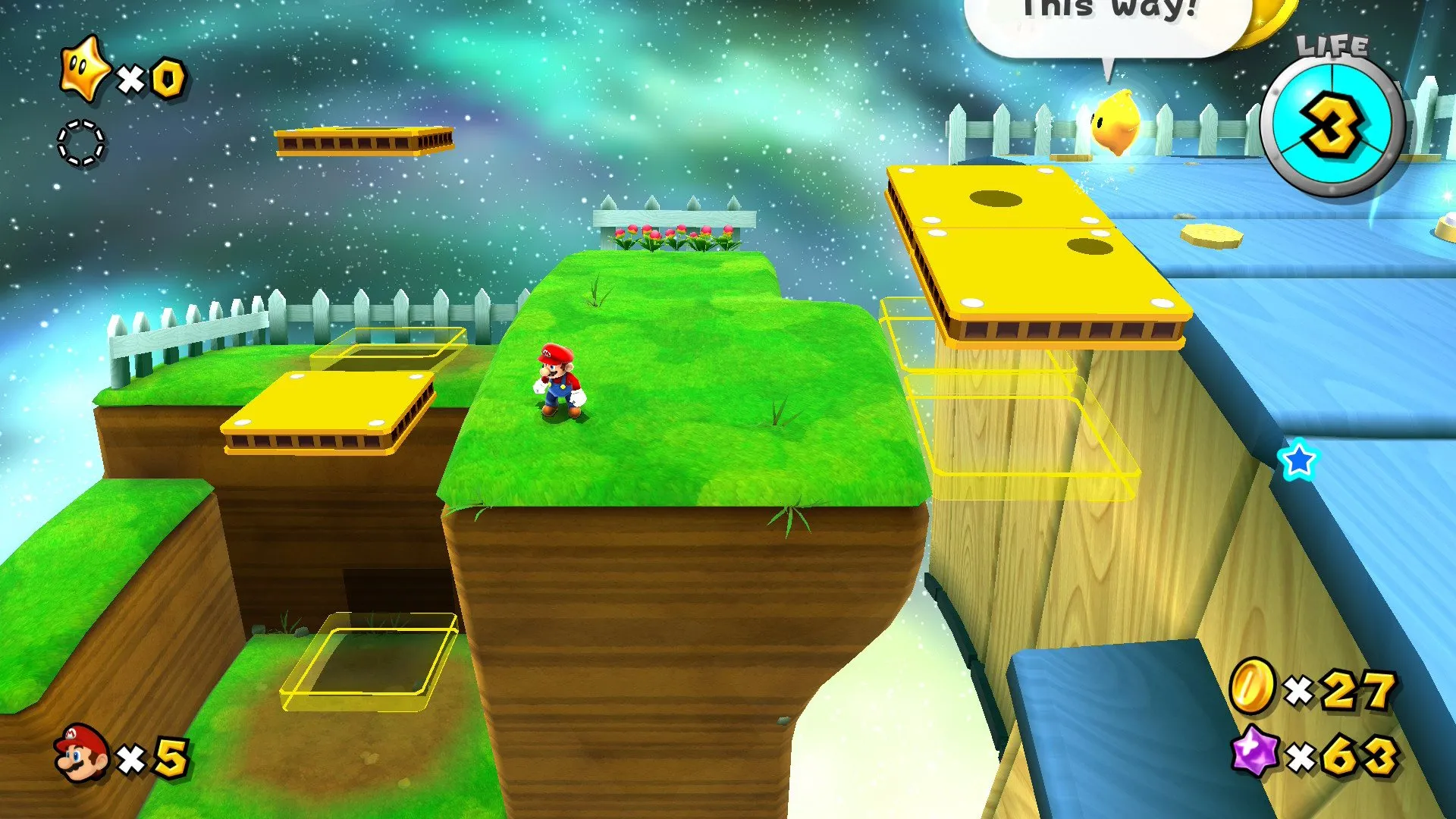Click the Star counter icon showing x0

coord(86,73)
